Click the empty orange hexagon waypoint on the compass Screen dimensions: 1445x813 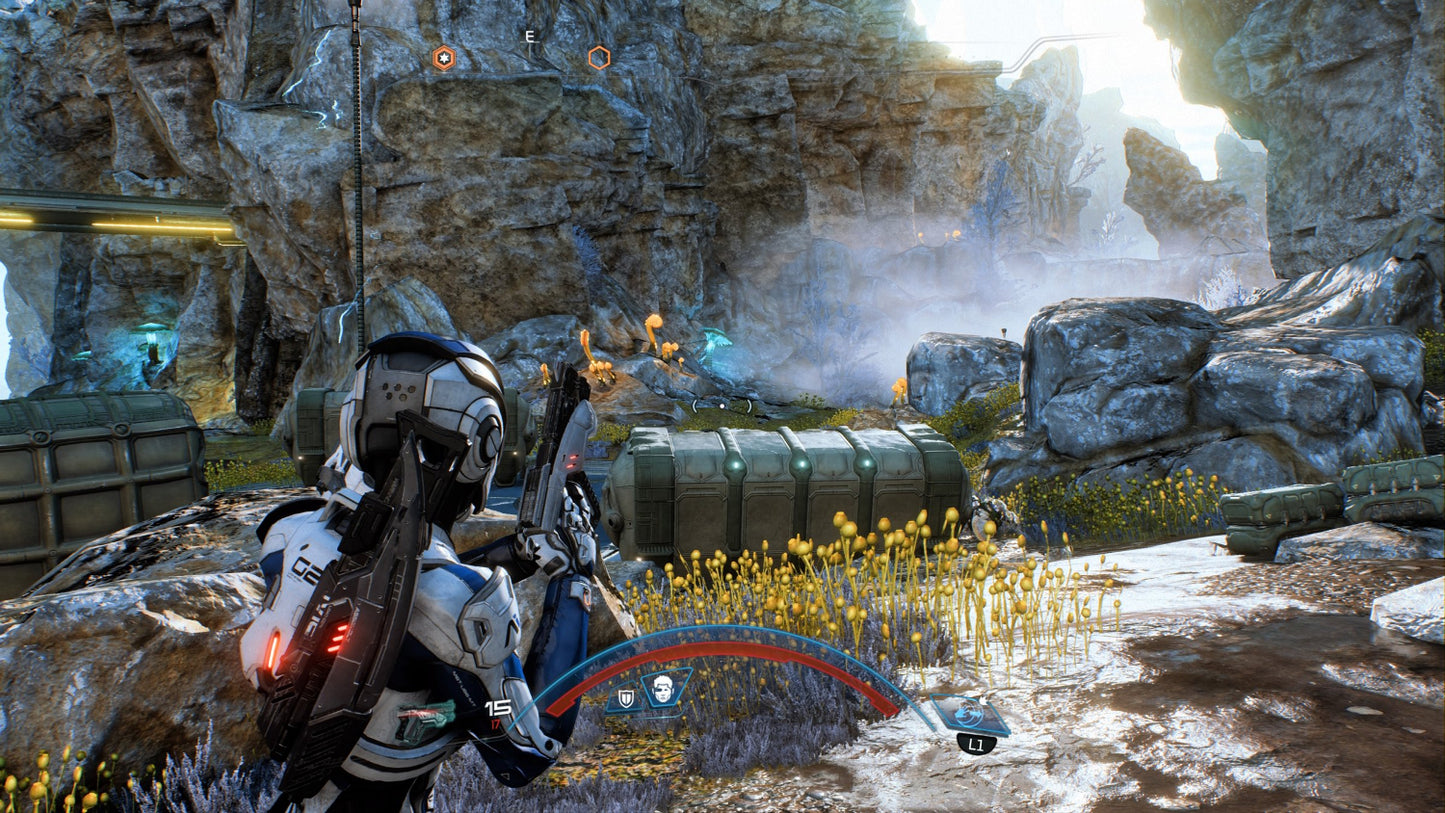click(598, 58)
